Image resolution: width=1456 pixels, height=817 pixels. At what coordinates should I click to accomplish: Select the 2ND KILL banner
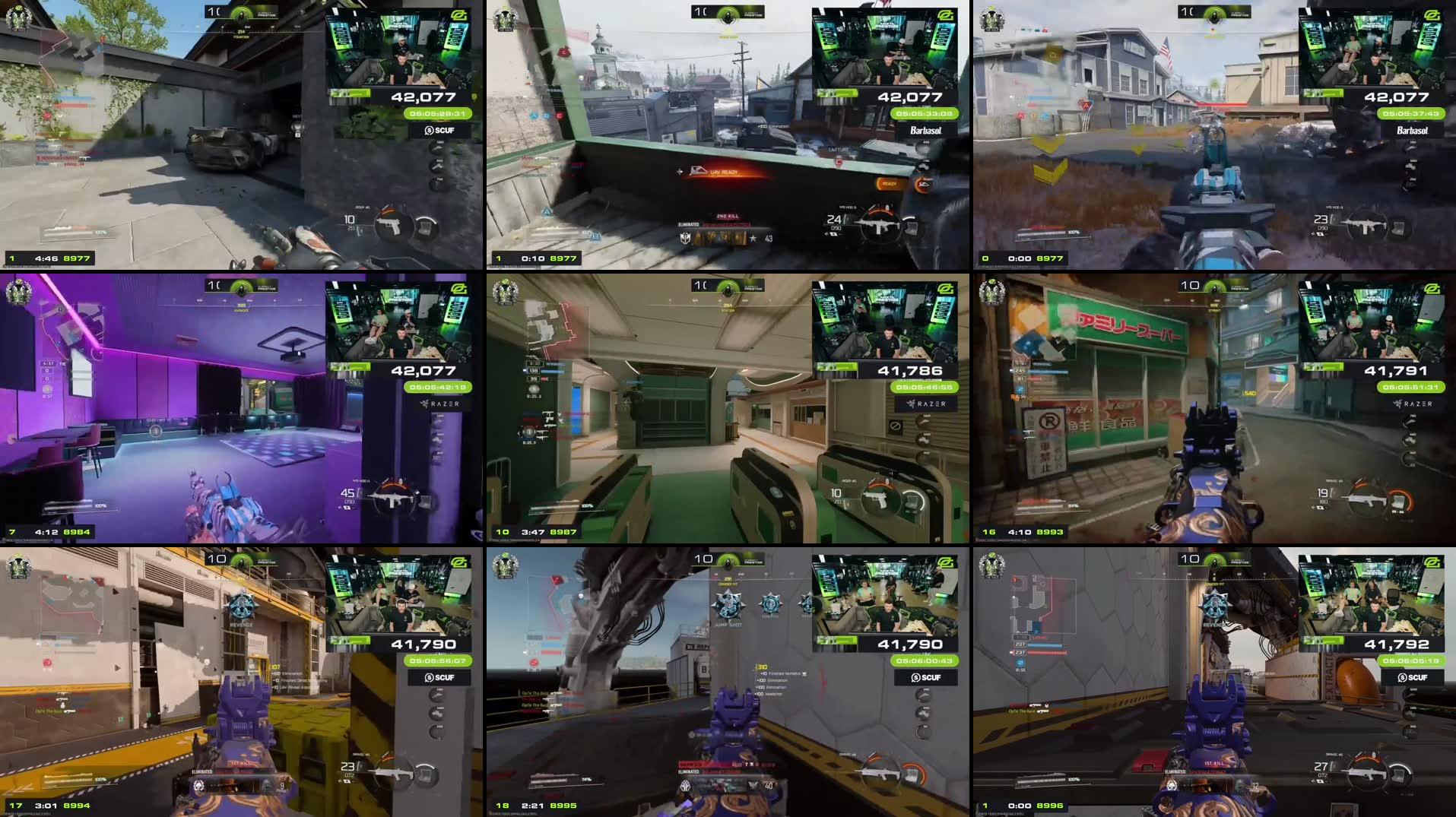coord(728,216)
